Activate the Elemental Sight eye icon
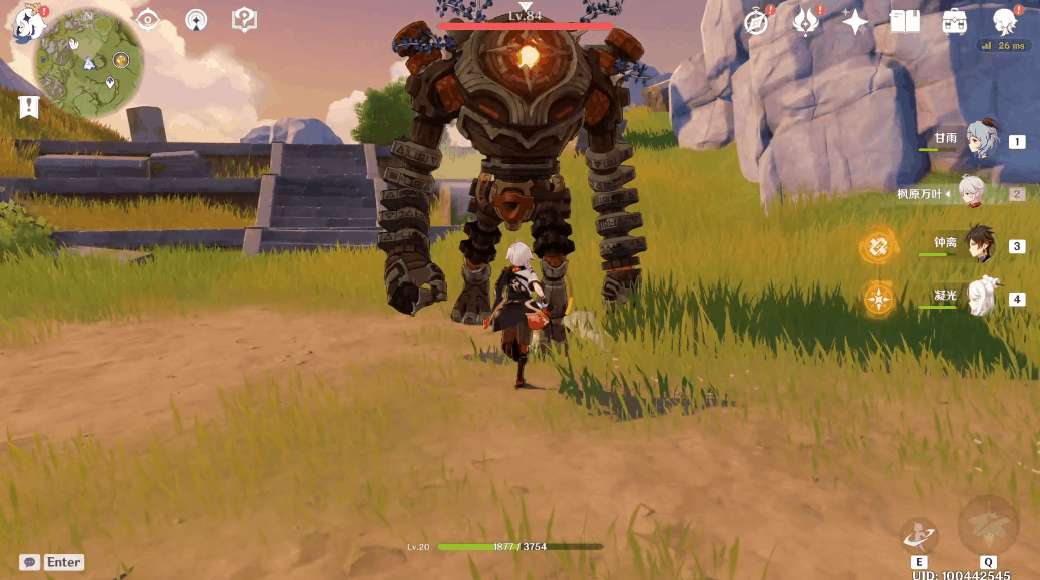This screenshot has height=580, width=1040. (149, 19)
